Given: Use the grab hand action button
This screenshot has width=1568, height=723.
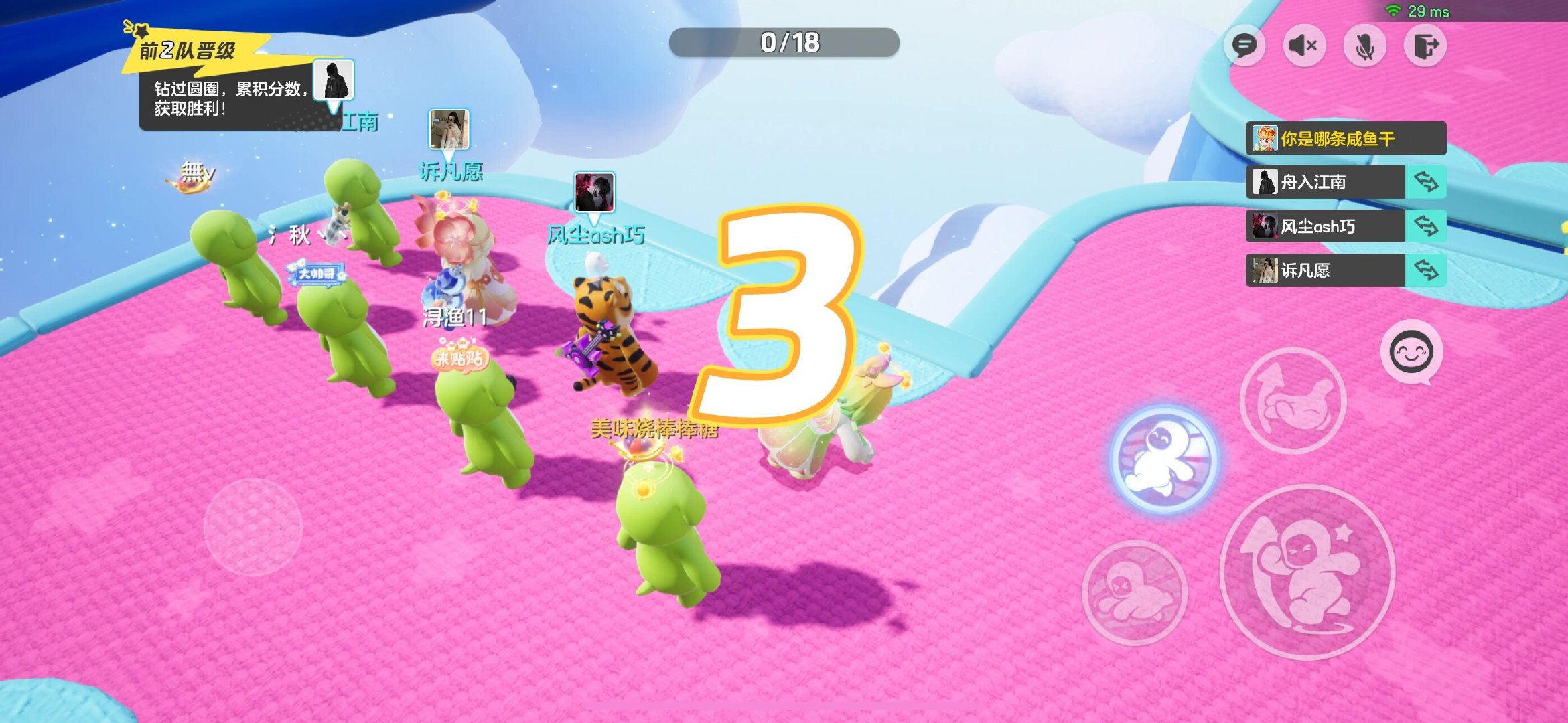Looking at the screenshot, I should 1293,400.
